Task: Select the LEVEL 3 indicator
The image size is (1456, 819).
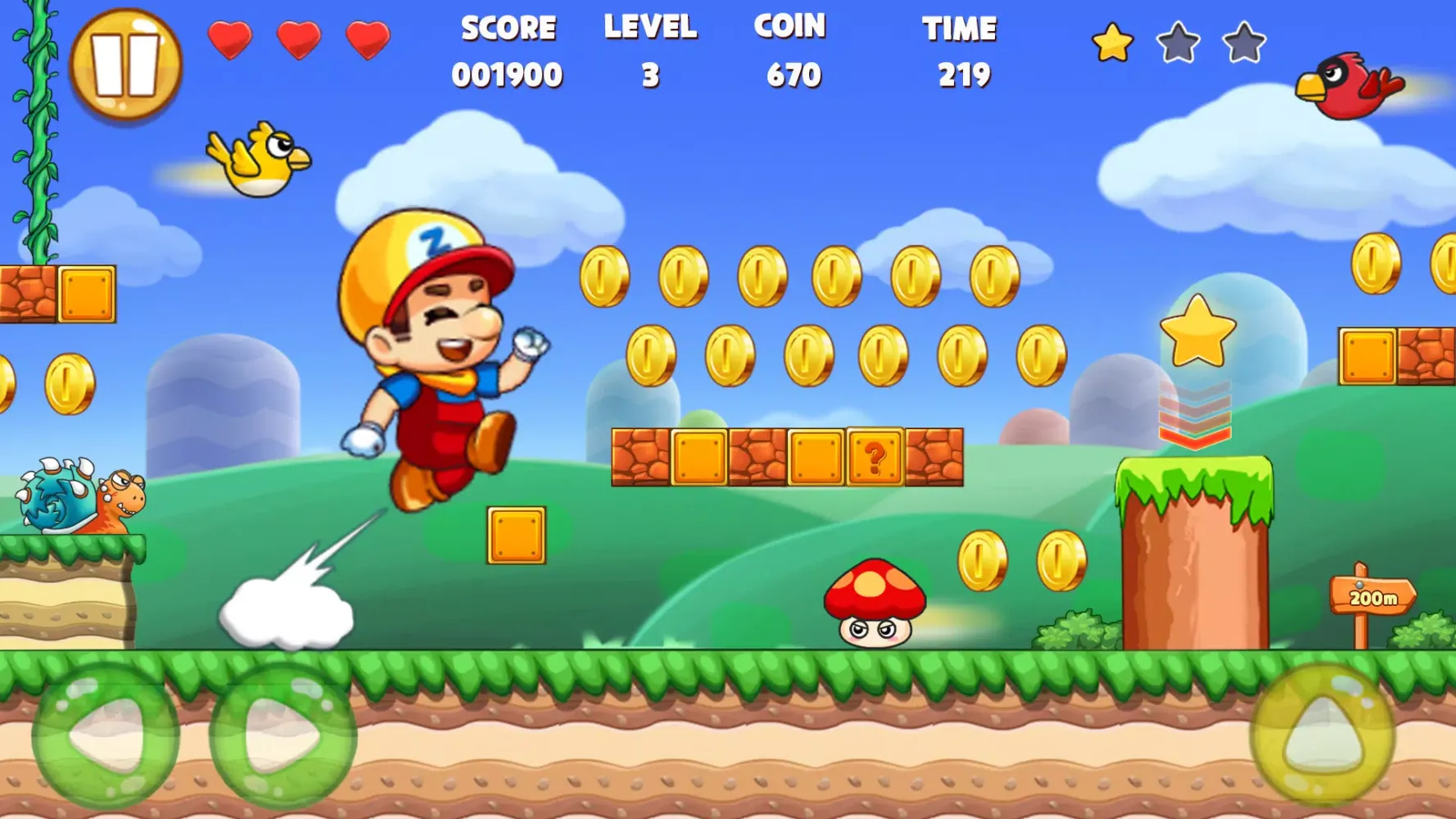Action: tap(651, 49)
